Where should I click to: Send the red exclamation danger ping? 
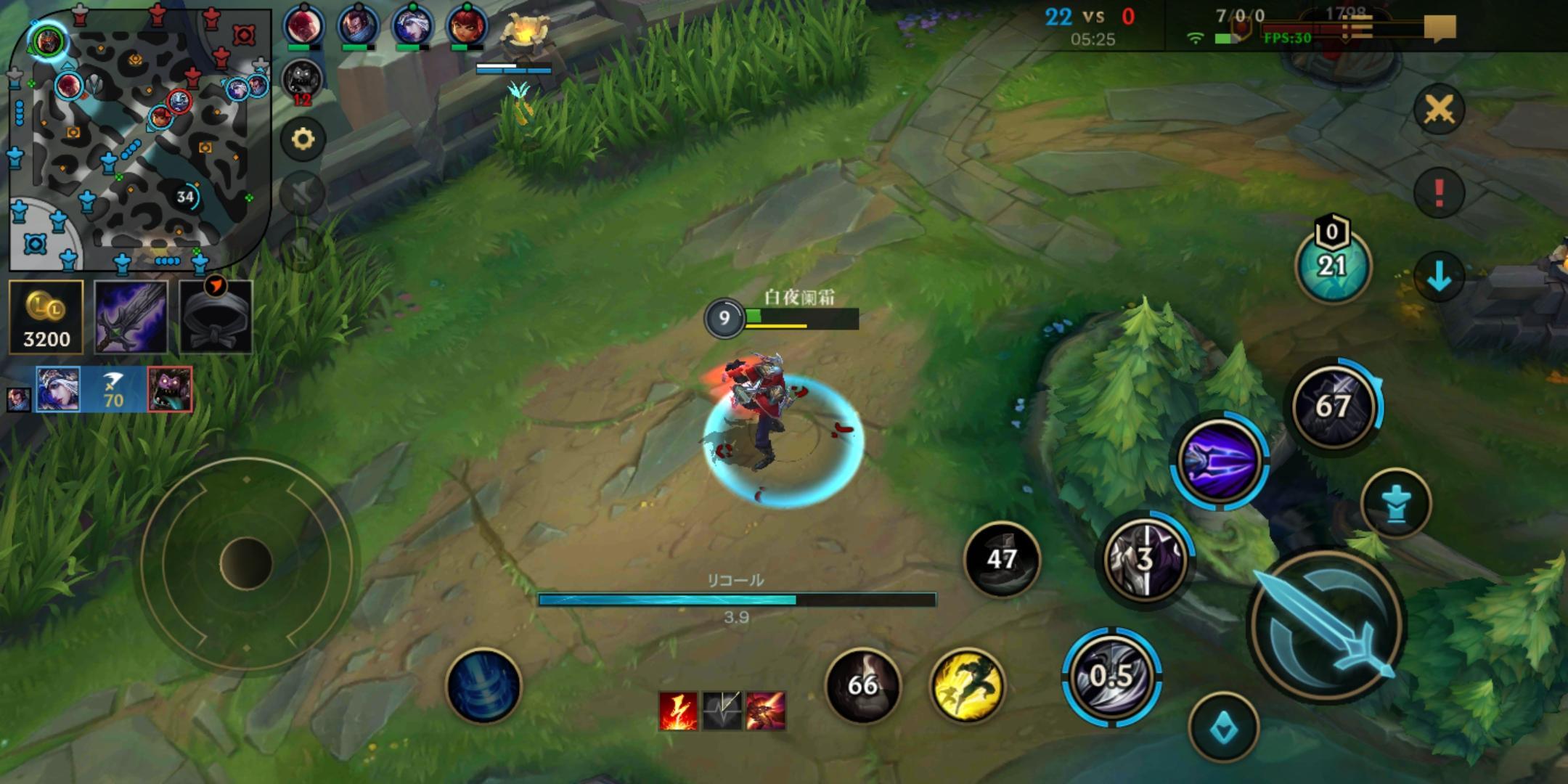[1439, 193]
